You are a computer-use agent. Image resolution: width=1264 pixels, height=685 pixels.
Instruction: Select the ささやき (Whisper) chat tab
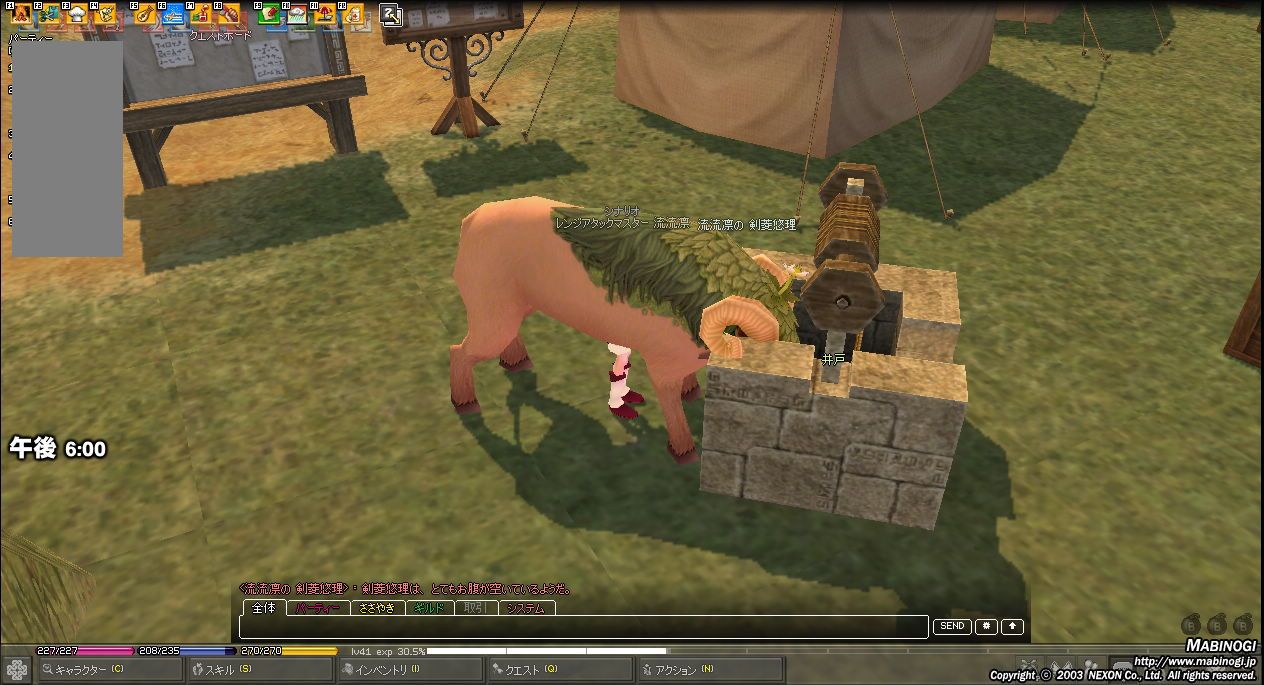(377, 608)
